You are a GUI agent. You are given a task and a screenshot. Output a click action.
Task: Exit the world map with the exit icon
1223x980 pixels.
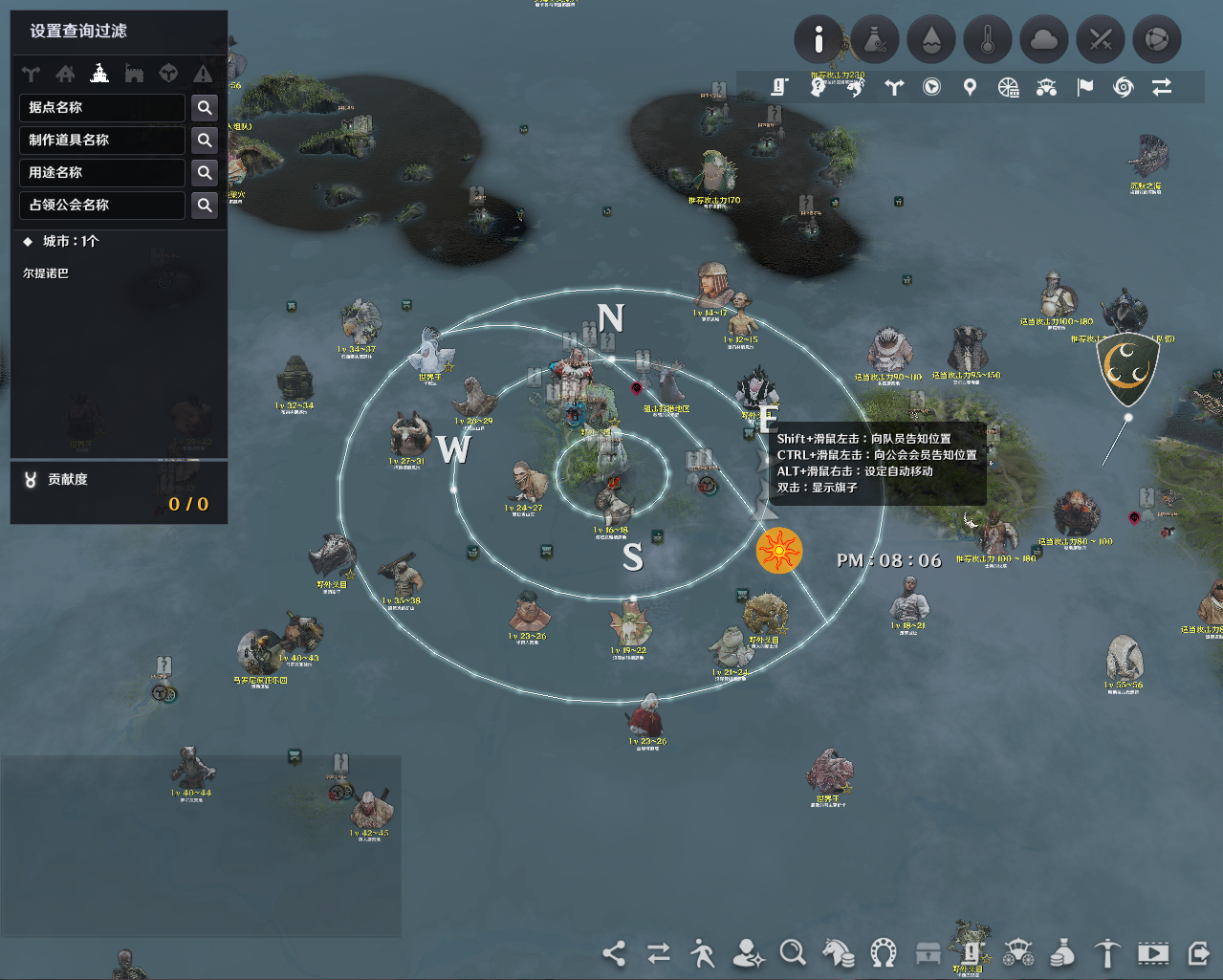point(1198,952)
